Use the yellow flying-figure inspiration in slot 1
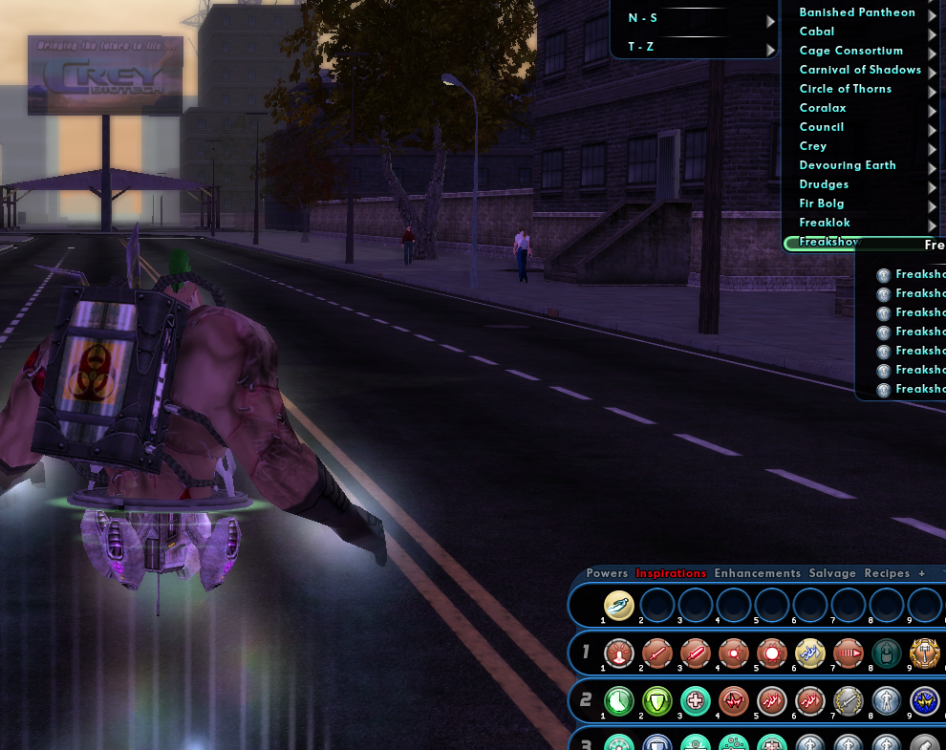This screenshot has height=750, width=946. point(619,605)
